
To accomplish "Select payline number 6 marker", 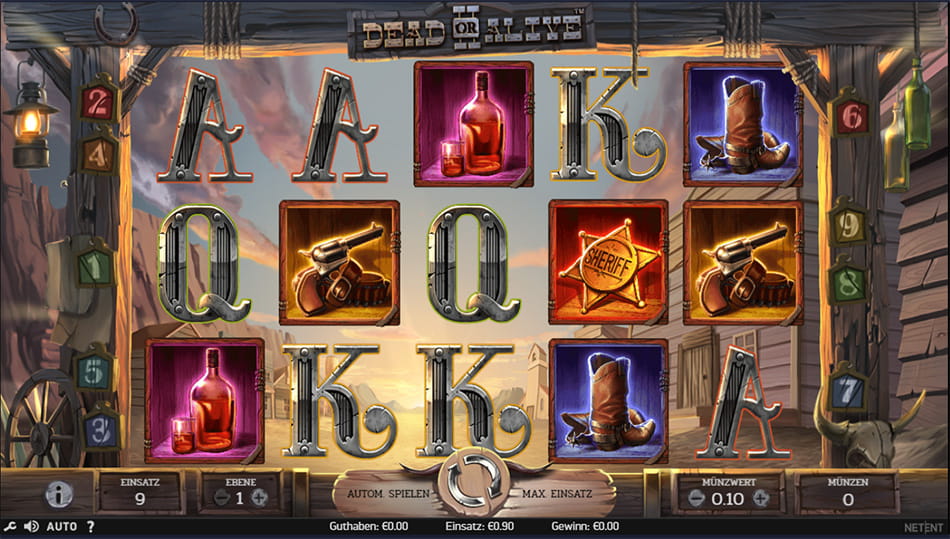I will pos(850,118).
